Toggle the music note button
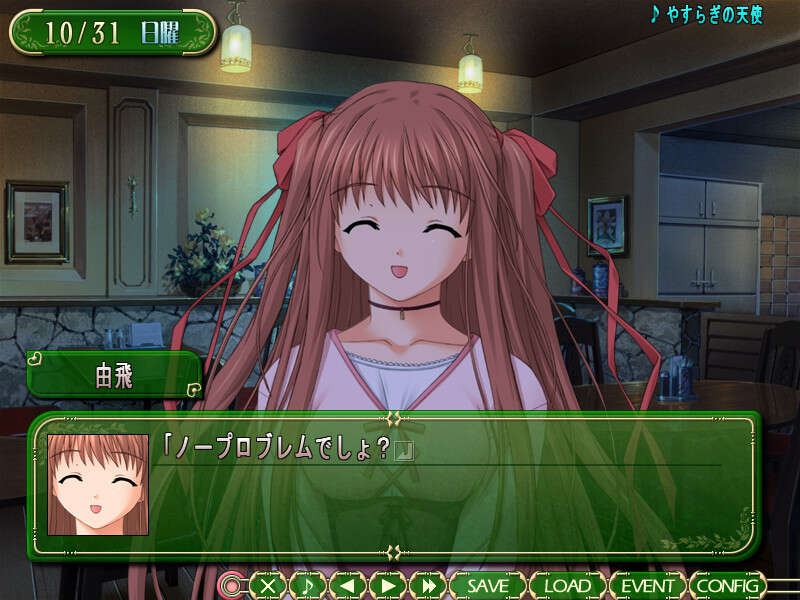The width and height of the screenshot is (800, 600). click(307, 586)
